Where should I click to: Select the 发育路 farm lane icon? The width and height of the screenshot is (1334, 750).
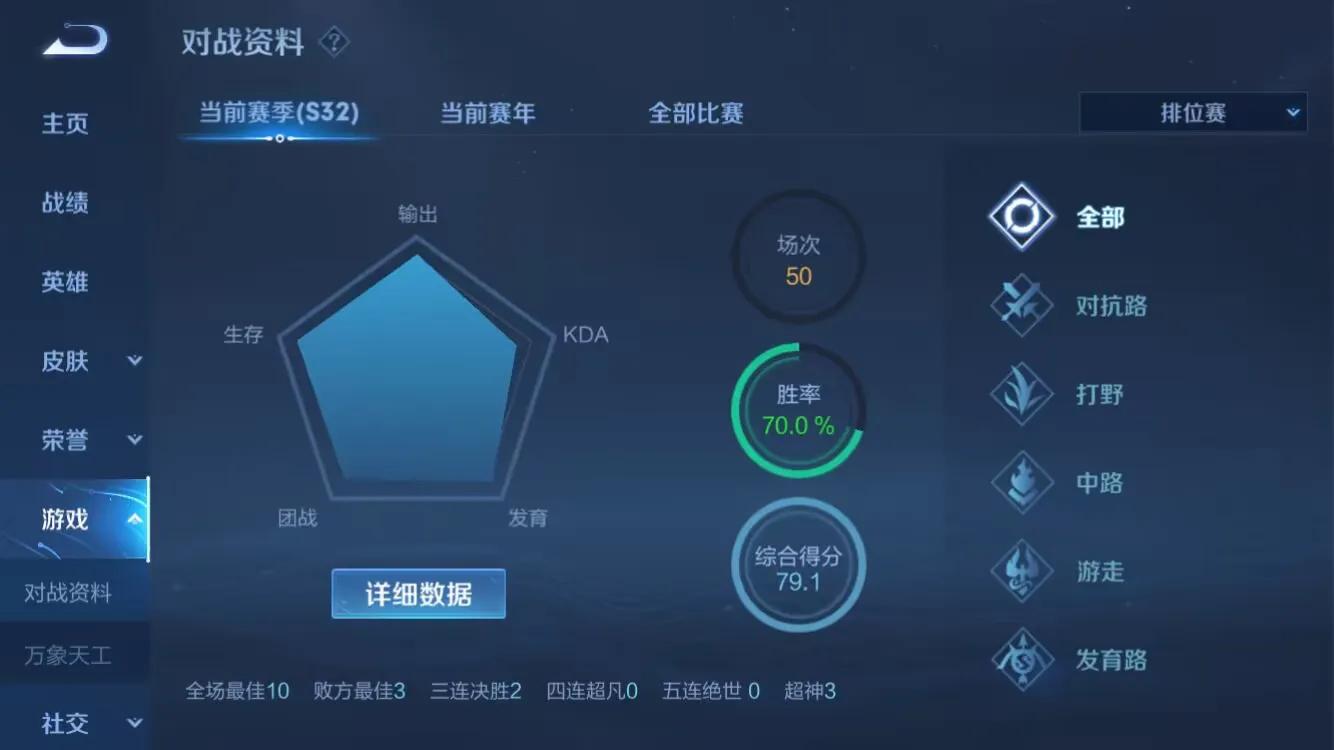click(1020, 661)
